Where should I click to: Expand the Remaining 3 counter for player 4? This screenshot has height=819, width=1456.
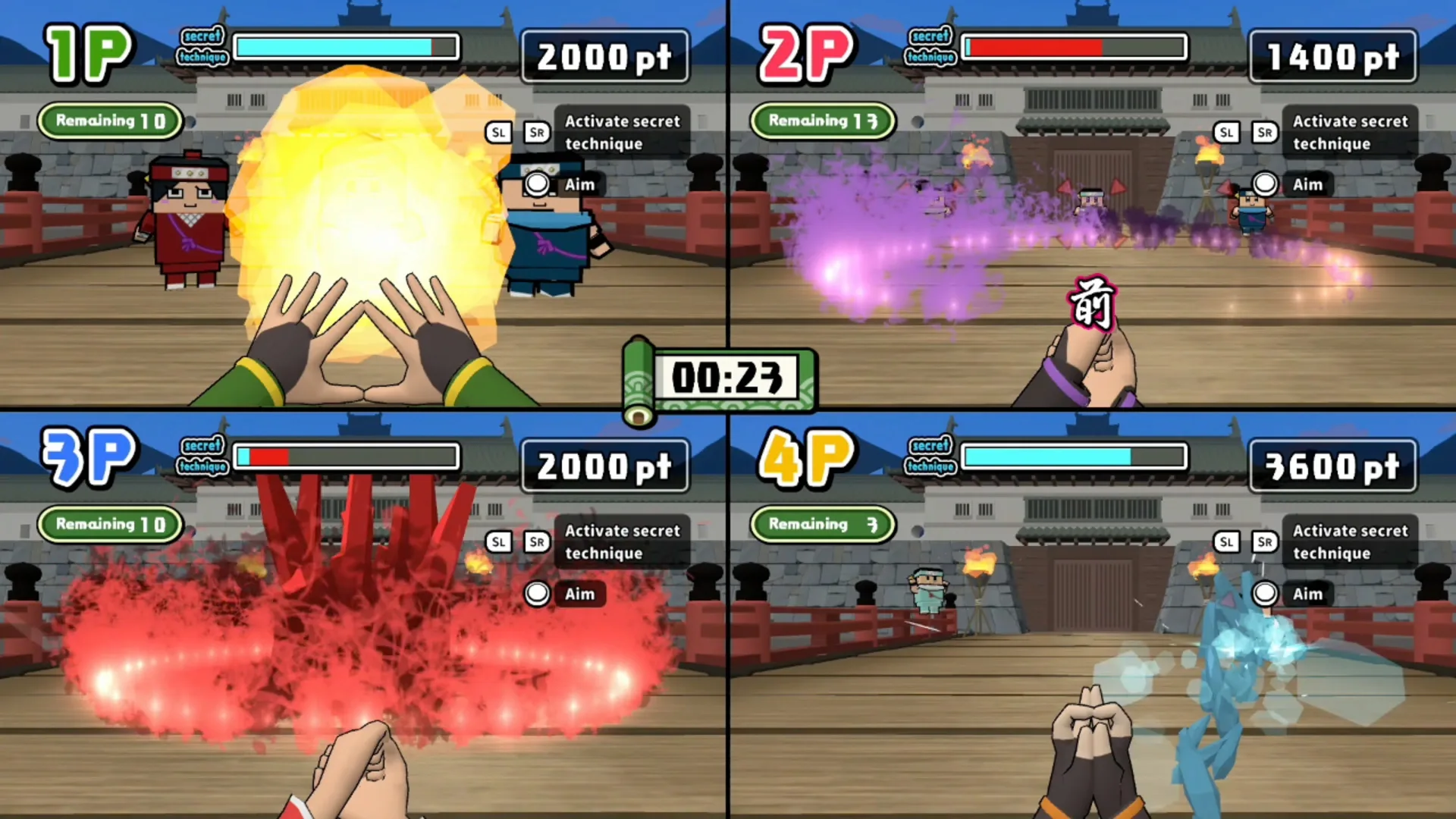[x=823, y=524]
